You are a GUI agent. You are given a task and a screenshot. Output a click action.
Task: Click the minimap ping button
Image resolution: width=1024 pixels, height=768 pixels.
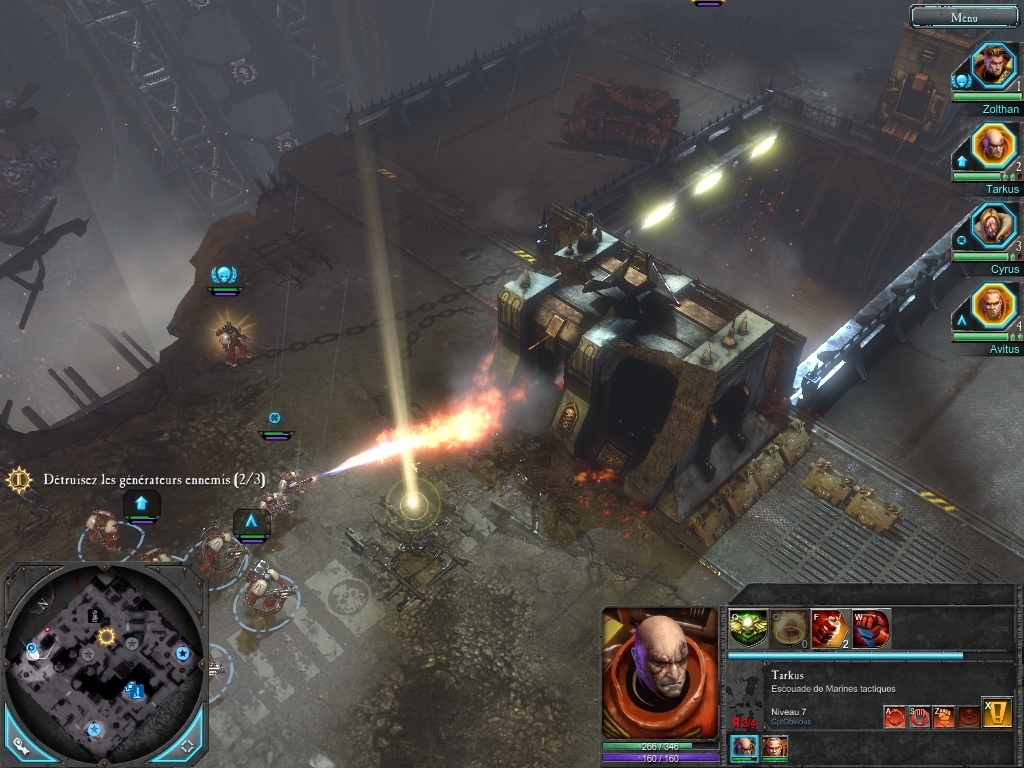click(22, 745)
